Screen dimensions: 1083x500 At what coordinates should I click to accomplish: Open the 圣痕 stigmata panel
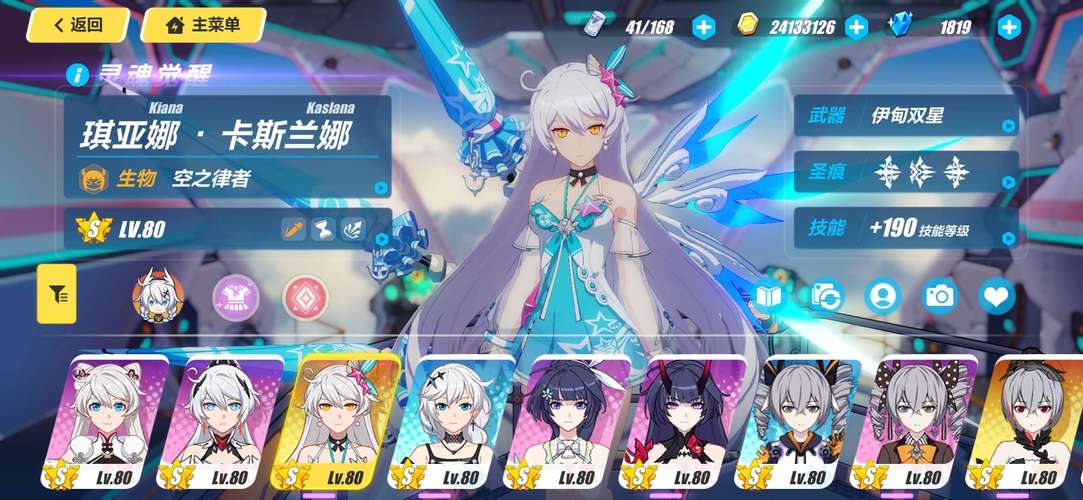point(906,171)
